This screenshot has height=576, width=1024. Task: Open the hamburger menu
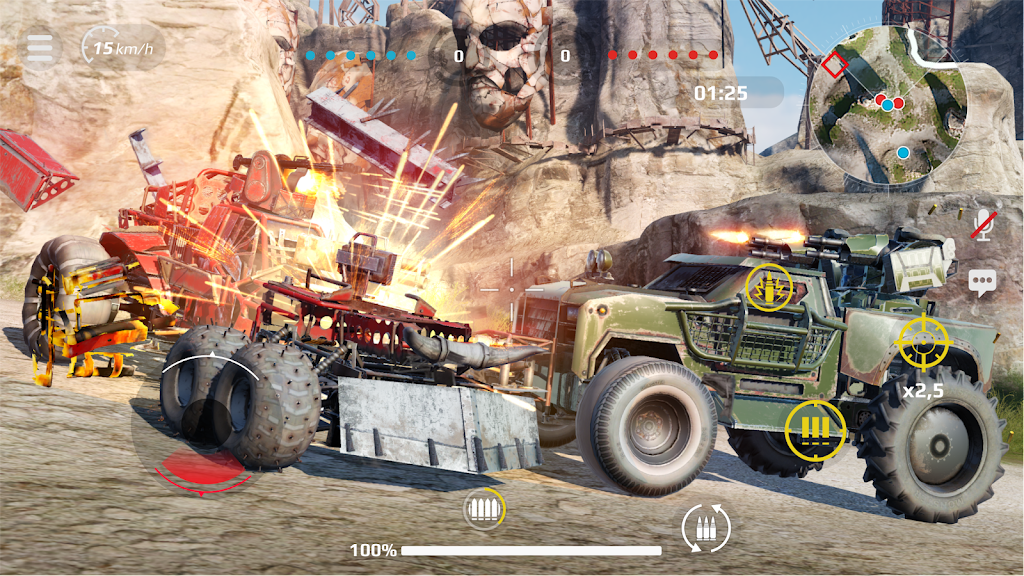[x=40, y=48]
